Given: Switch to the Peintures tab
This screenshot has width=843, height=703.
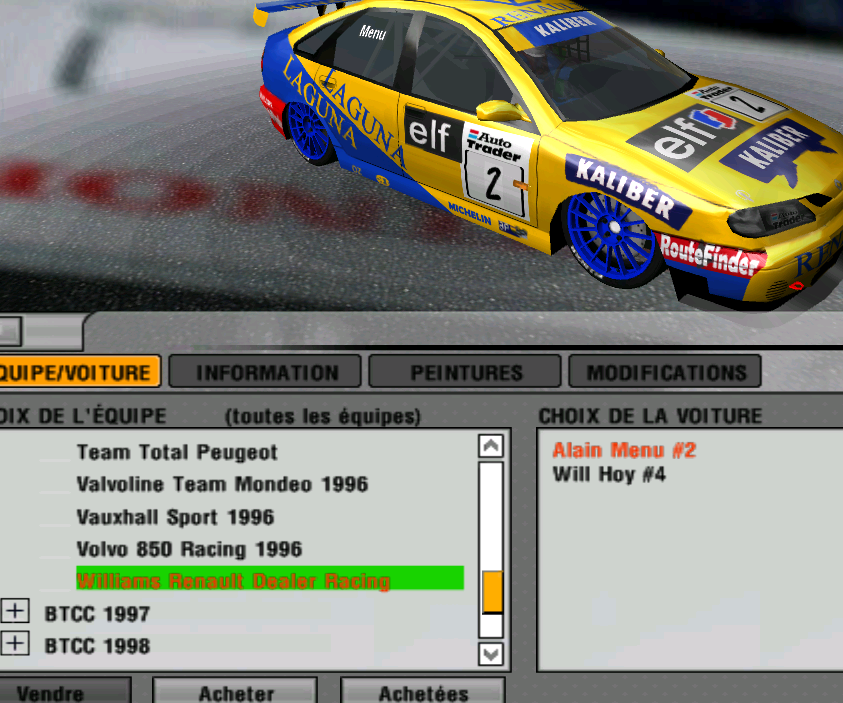Looking at the screenshot, I should [466, 373].
